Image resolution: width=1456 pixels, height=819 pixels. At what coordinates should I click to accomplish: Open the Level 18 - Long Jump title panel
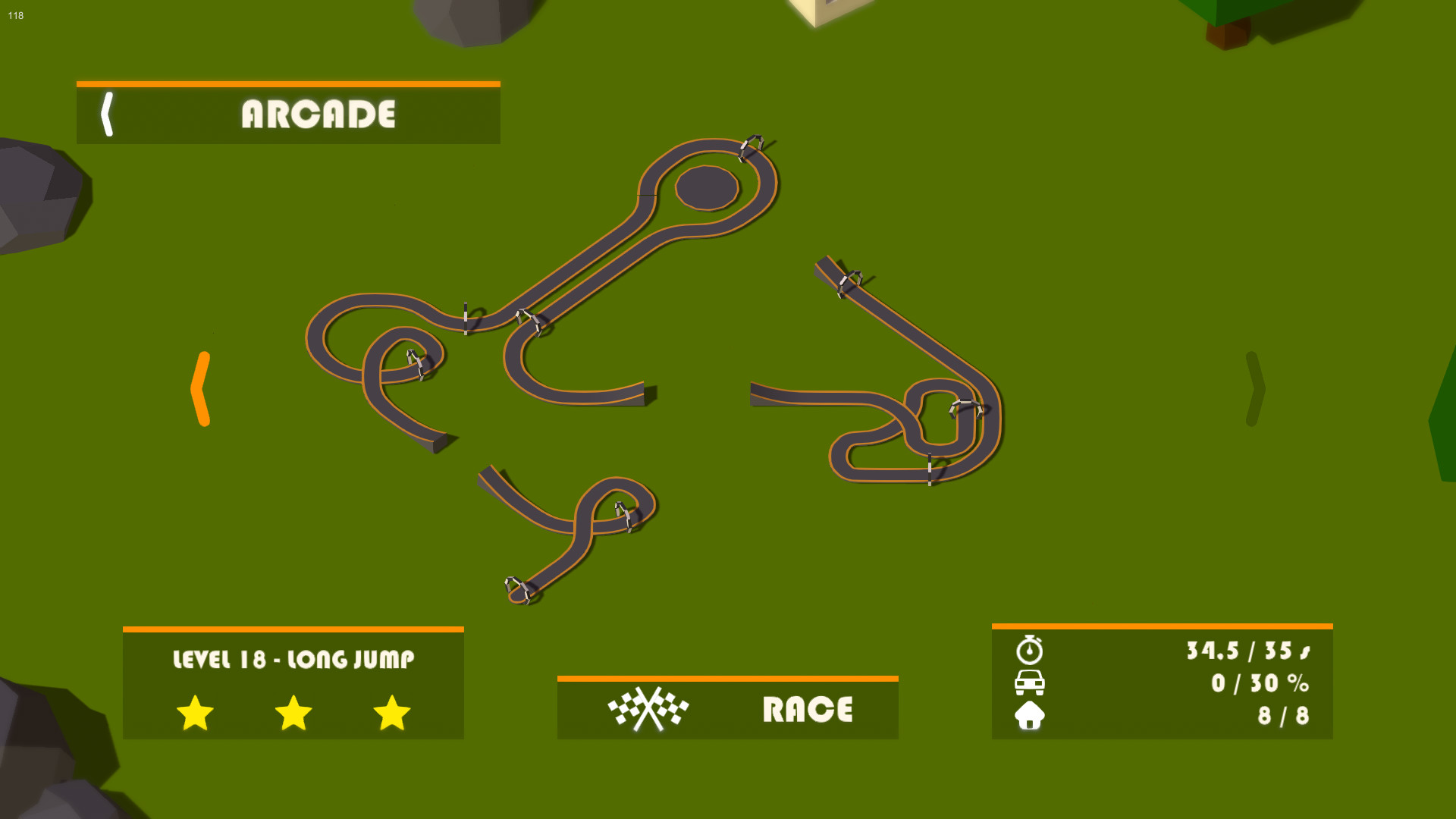(x=293, y=660)
